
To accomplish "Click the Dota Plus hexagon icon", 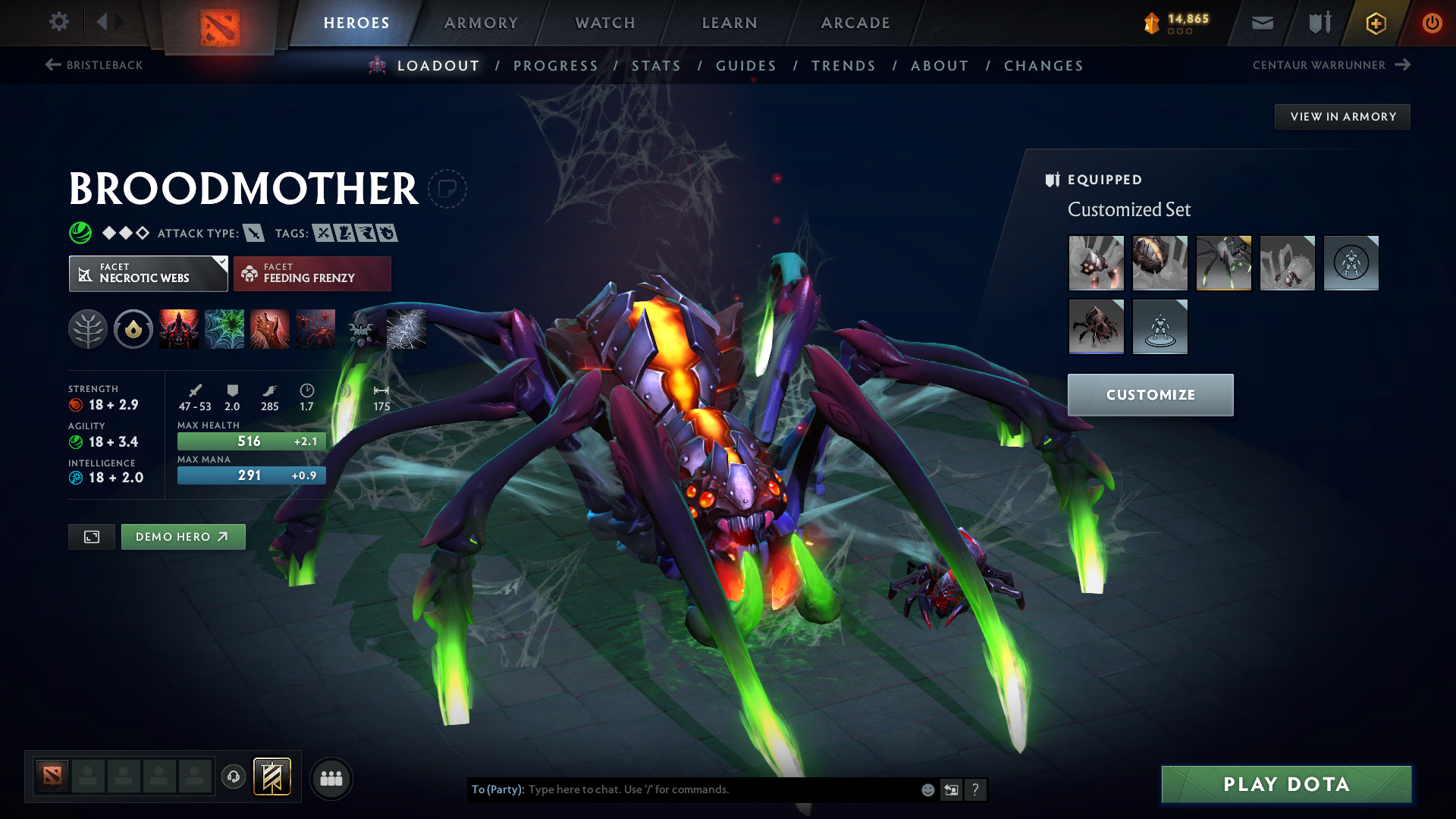I will point(1376,23).
